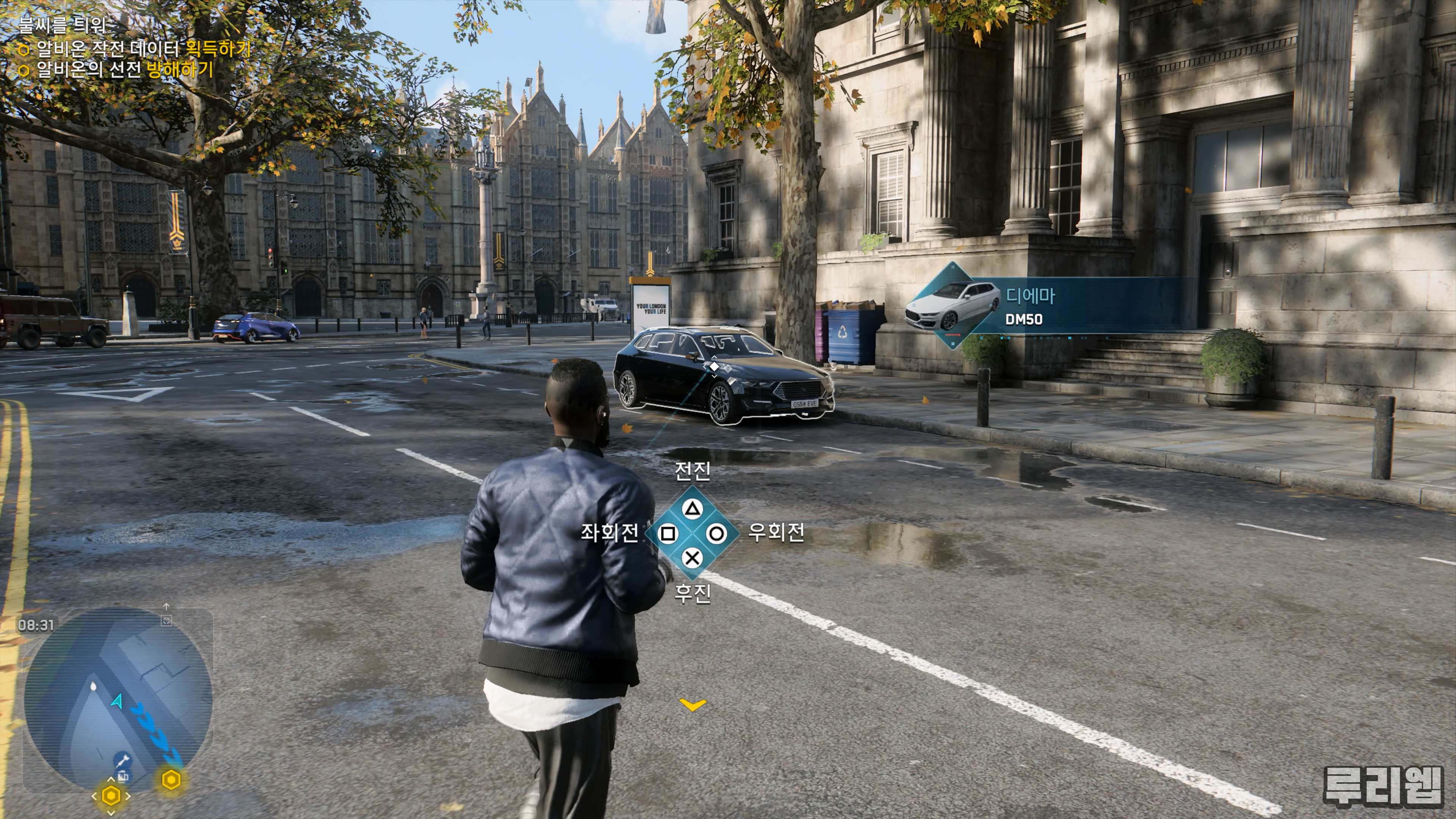1456x819 pixels.
Task: Click the white diamond hack marker on the car
Action: 714,367
